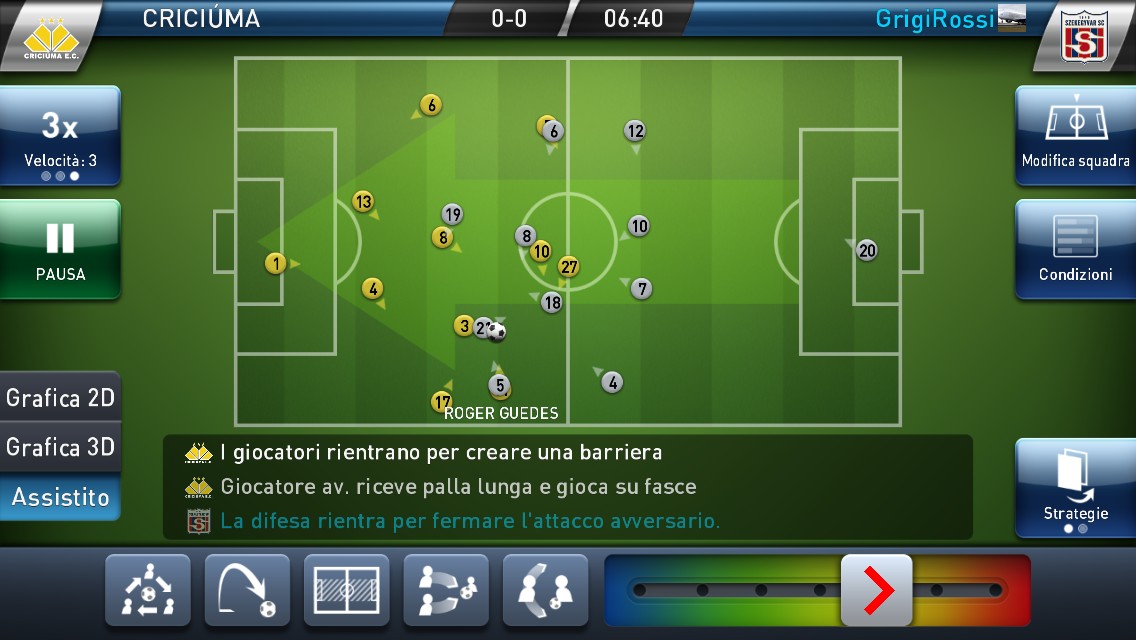1136x640 pixels.
Task: Switch to Grafica 2D view
Action: [60, 398]
